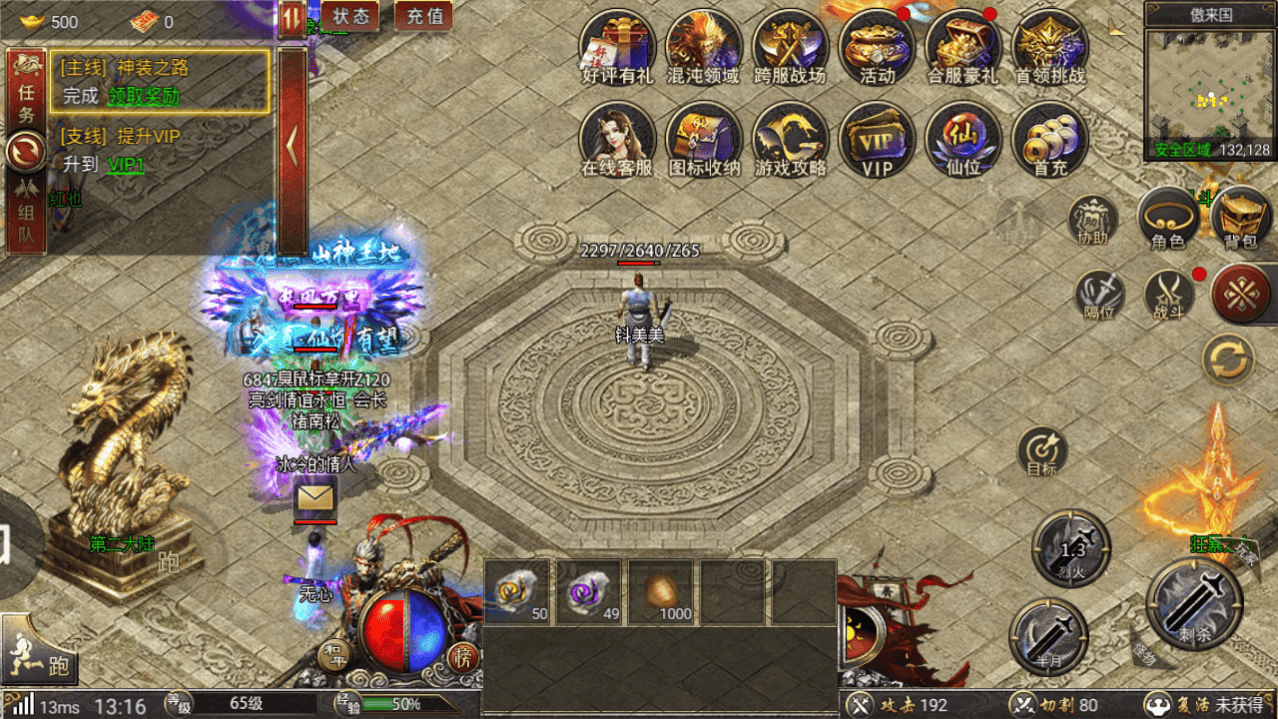Activate the 半月 half-moon skill

tap(1047, 637)
